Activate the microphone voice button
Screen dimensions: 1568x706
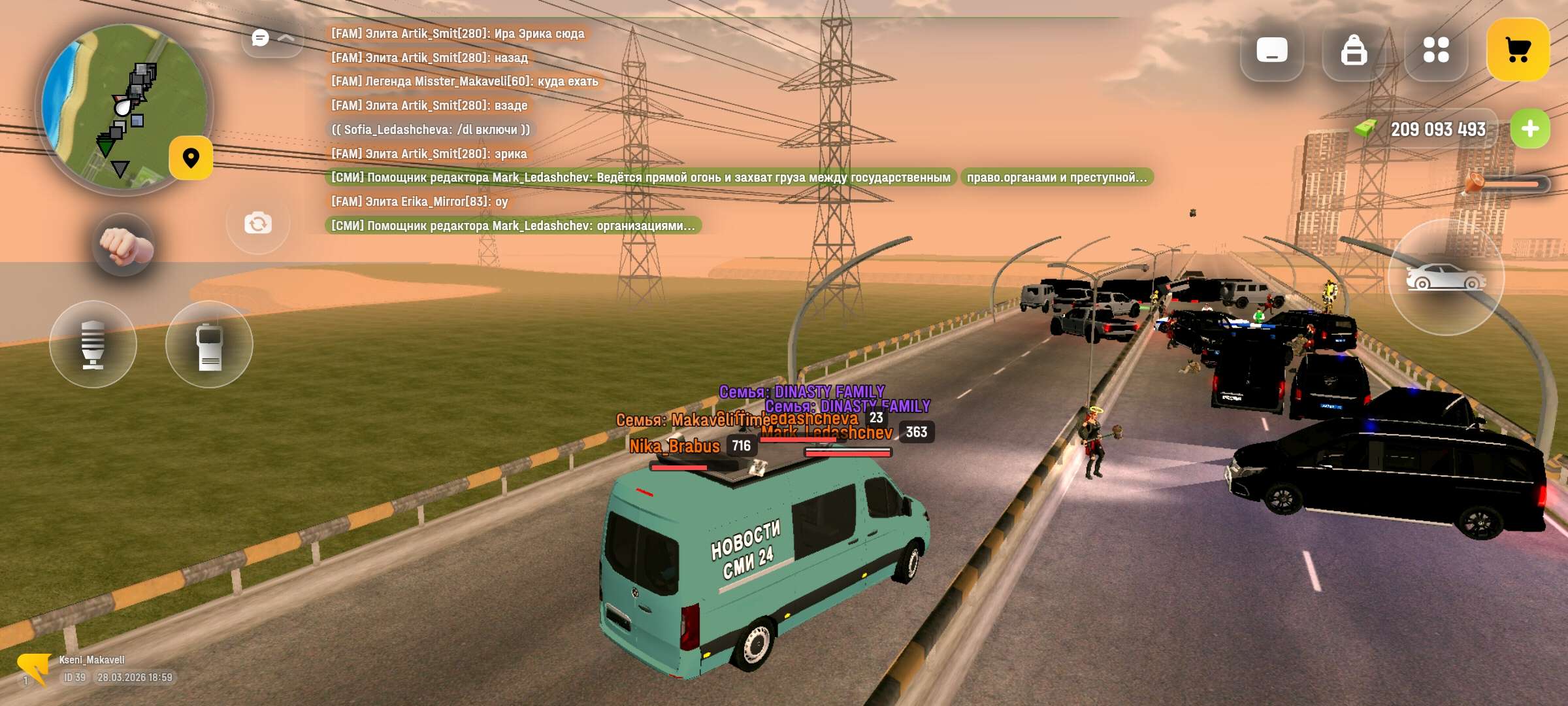click(x=93, y=345)
